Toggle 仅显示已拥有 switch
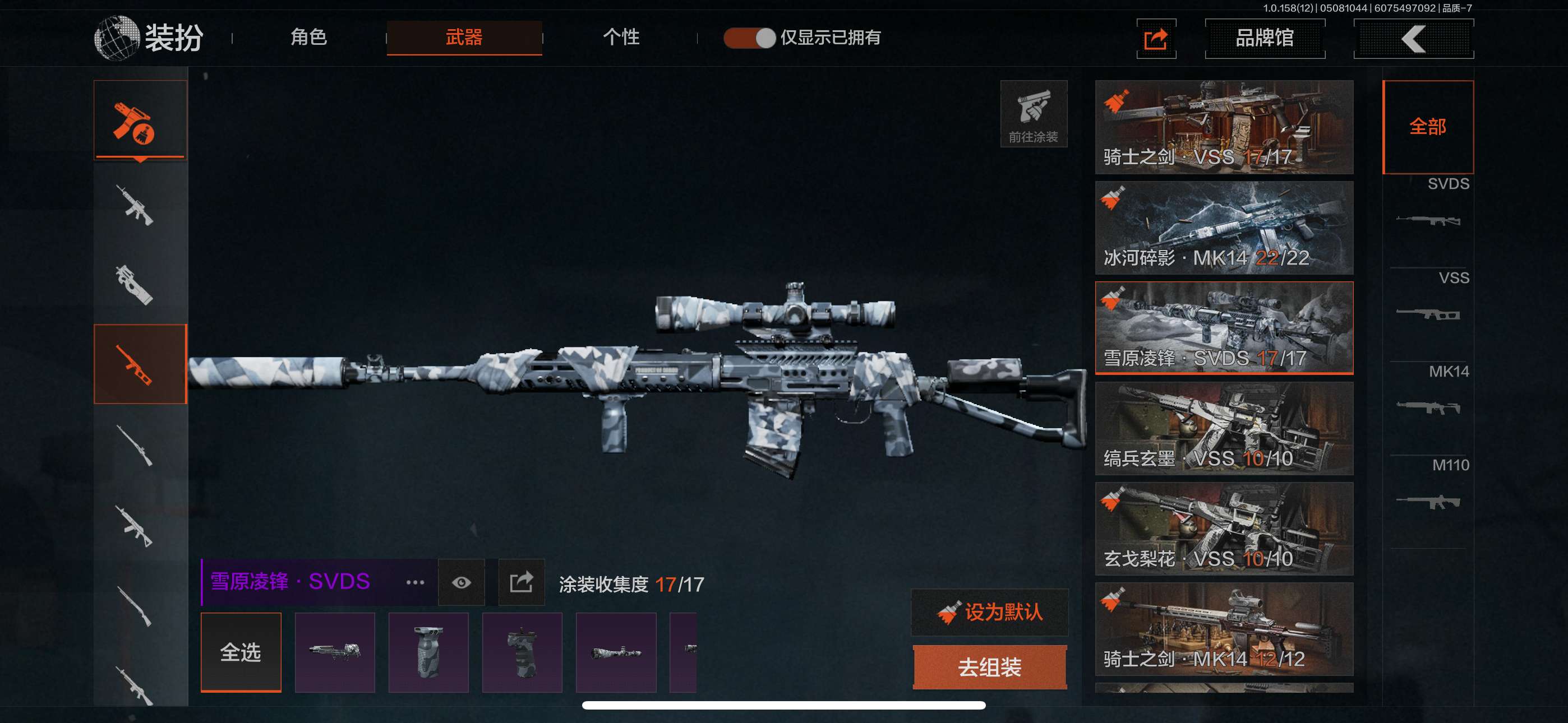Image resolution: width=1568 pixels, height=723 pixels. (x=749, y=38)
